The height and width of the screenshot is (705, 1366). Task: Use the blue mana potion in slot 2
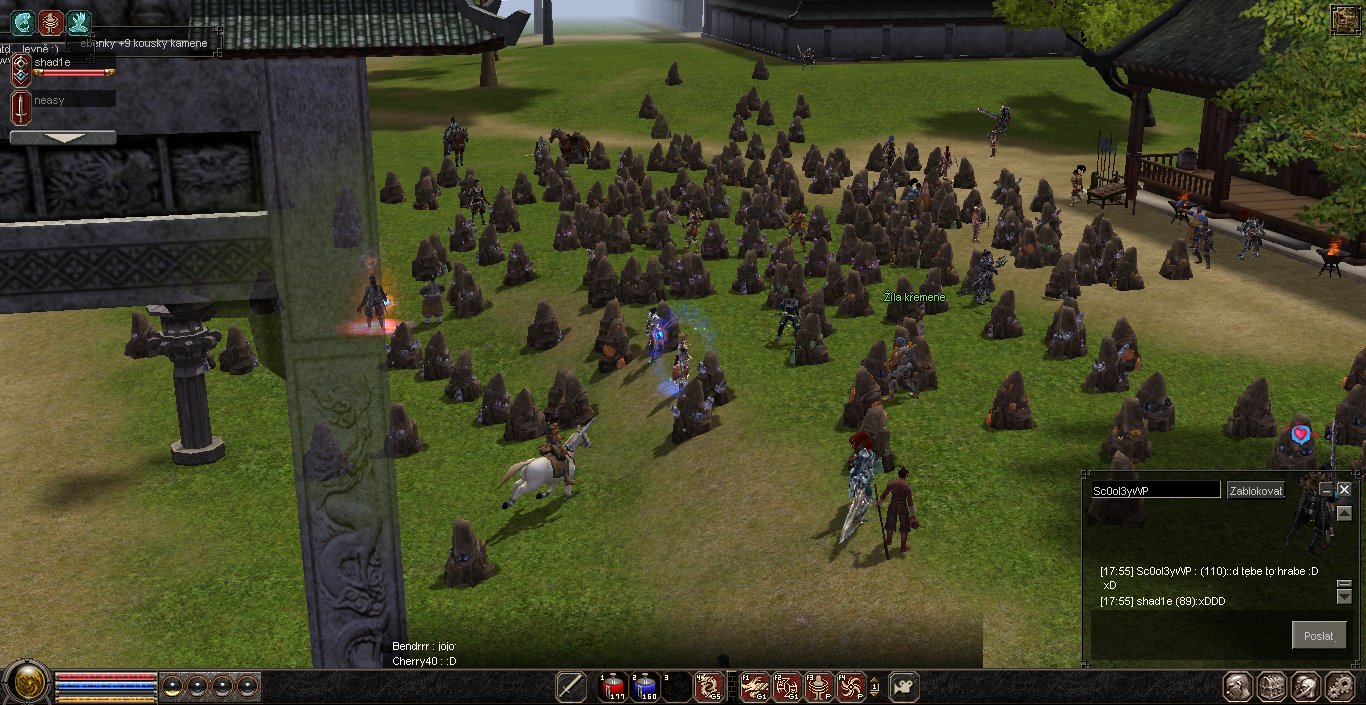[x=645, y=686]
